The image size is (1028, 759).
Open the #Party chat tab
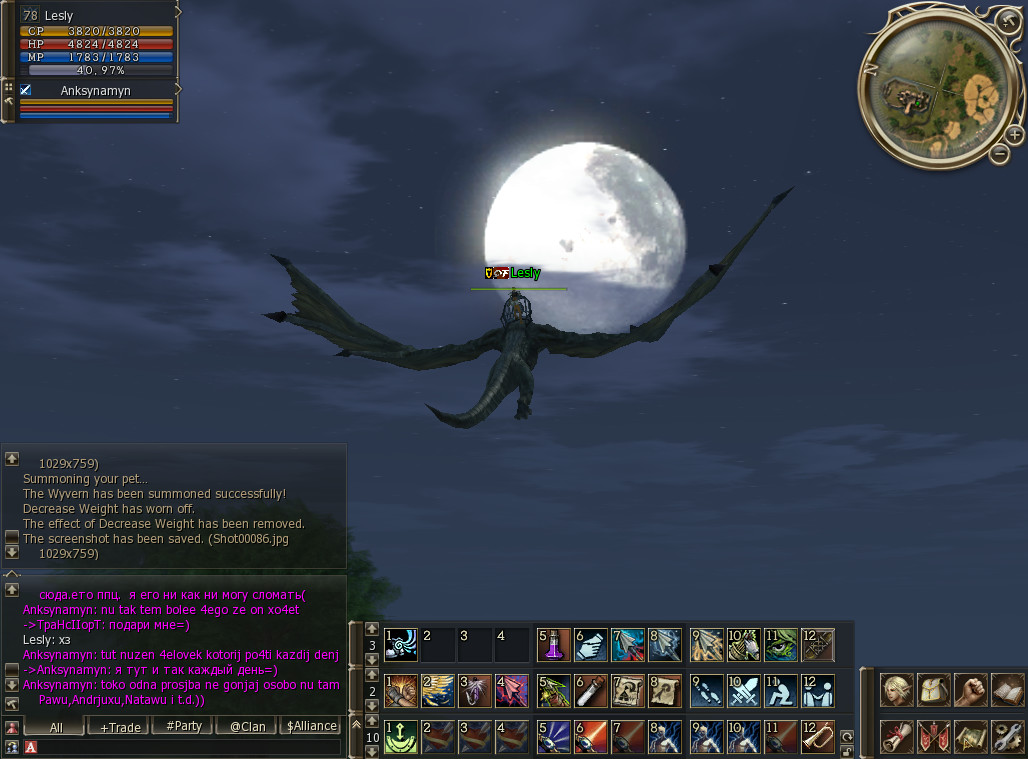184,727
